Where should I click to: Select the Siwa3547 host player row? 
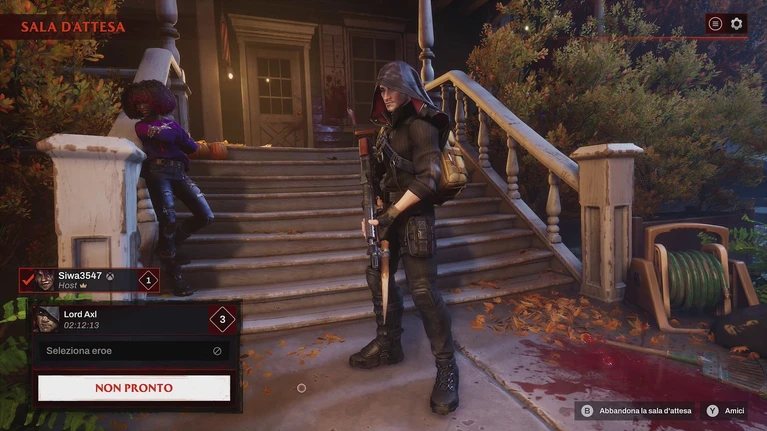tap(90, 280)
